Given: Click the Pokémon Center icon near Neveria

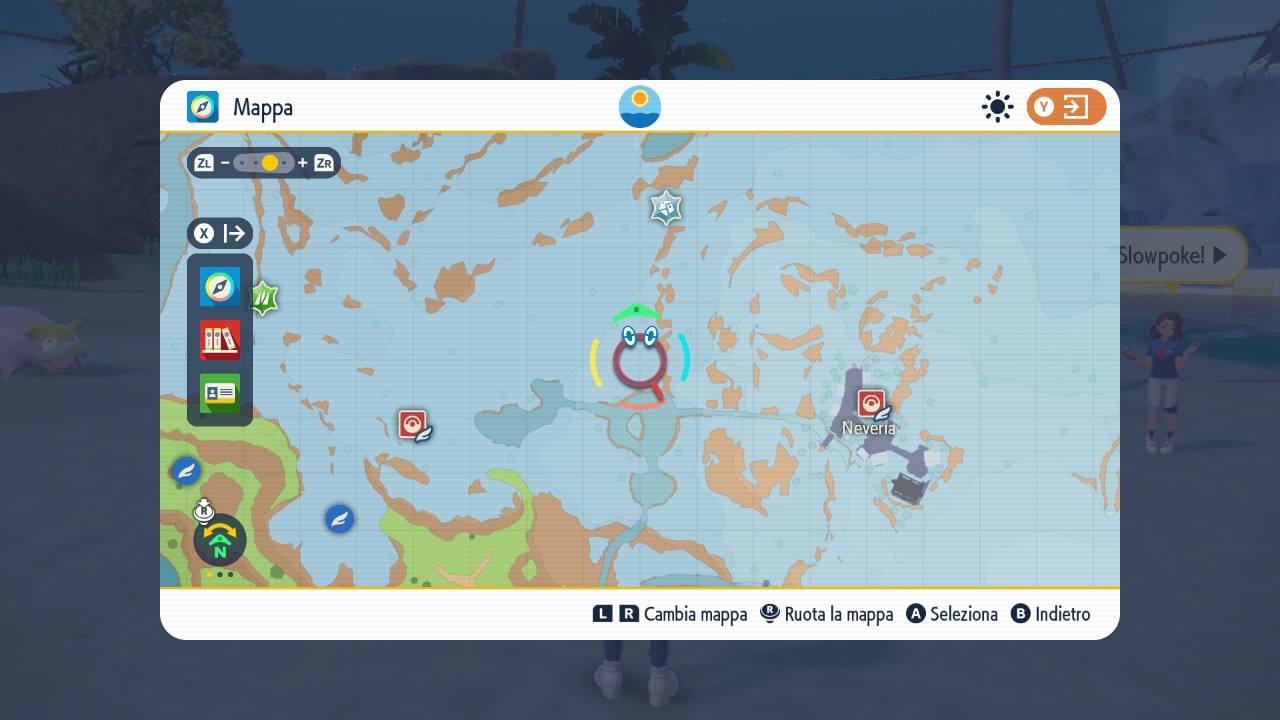Looking at the screenshot, I should tap(869, 405).
